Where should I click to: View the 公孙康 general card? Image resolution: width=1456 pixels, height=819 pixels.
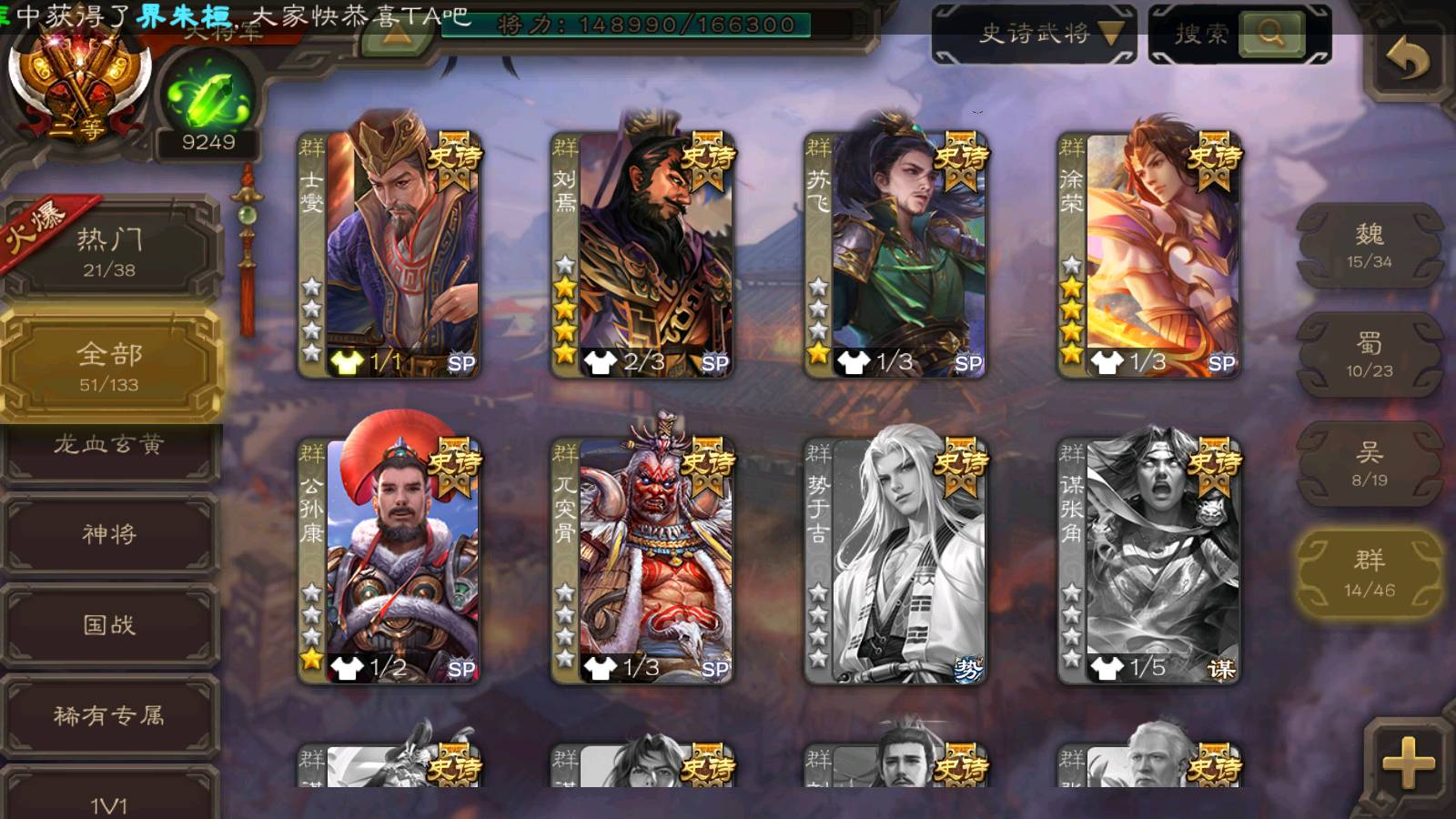coord(389,561)
